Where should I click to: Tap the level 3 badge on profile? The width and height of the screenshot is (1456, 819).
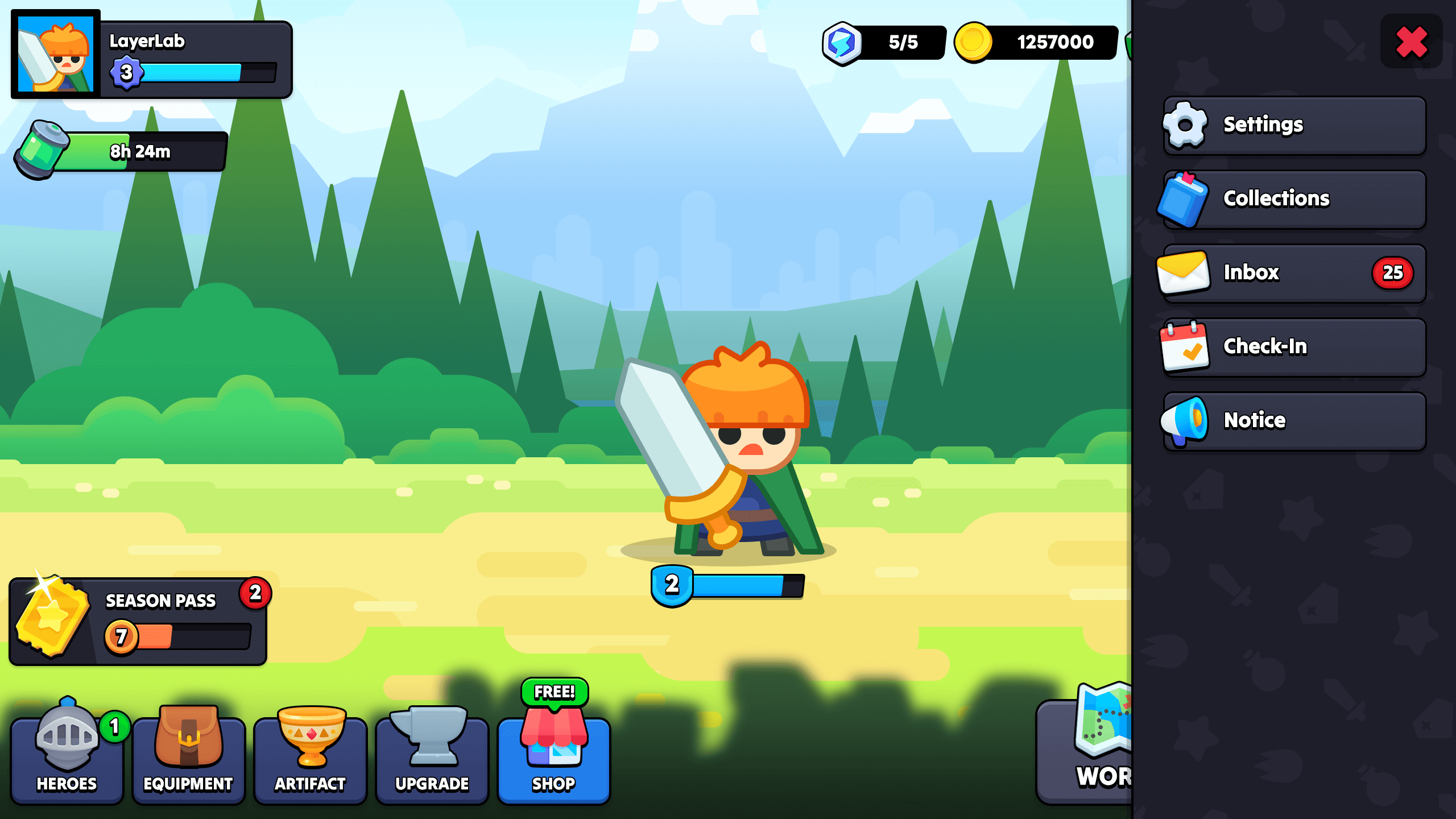pos(127,72)
